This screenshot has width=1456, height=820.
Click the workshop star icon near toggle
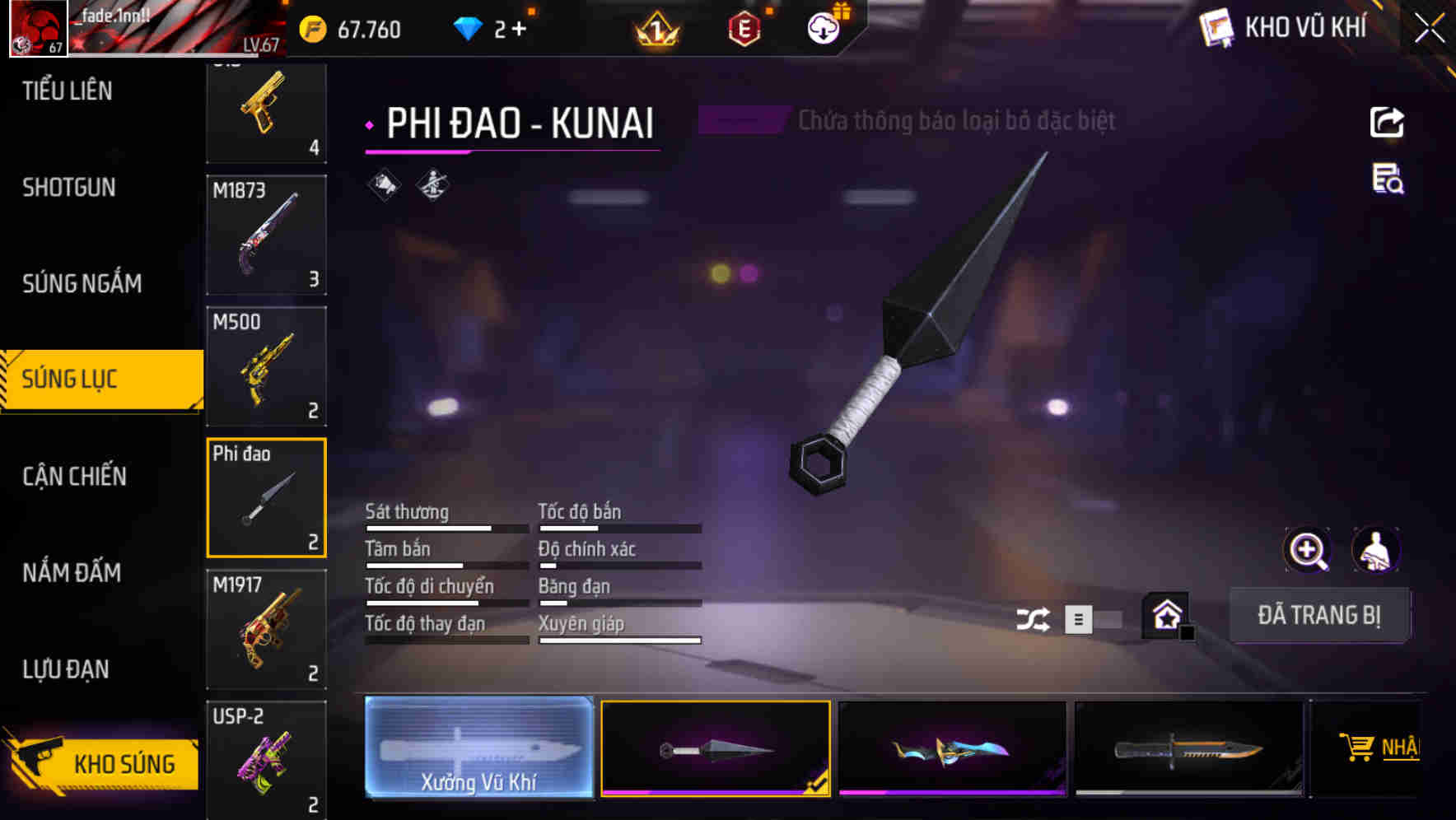1167,614
